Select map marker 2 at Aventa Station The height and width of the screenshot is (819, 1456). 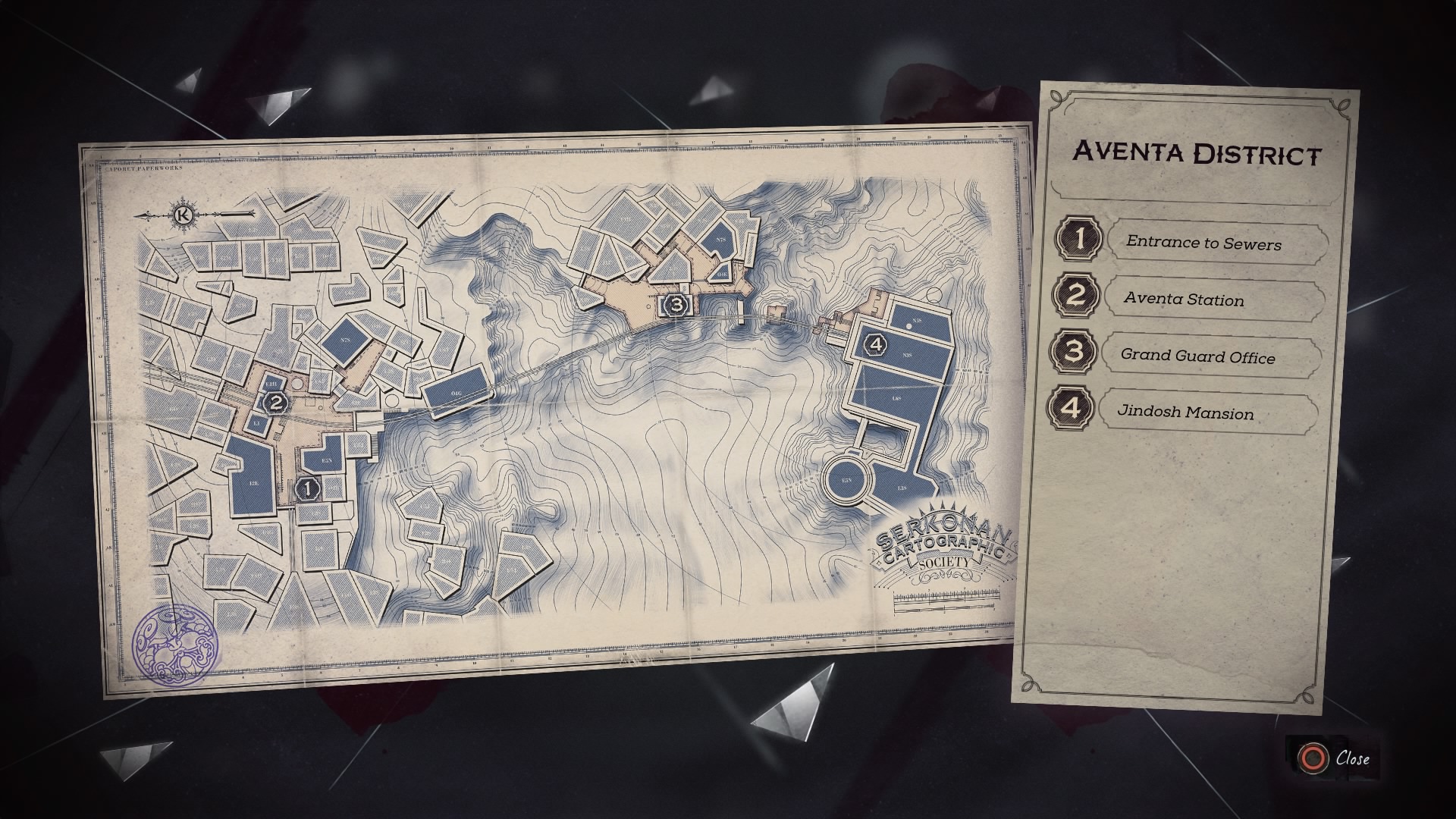coord(276,403)
